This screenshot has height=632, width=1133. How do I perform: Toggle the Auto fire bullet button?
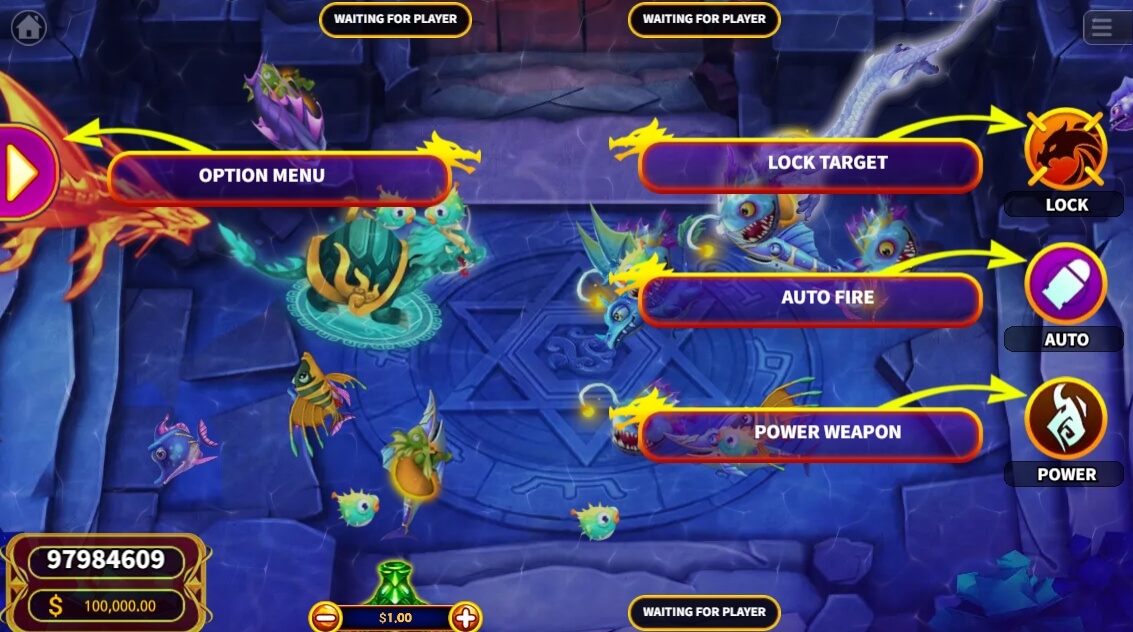click(x=1065, y=284)
